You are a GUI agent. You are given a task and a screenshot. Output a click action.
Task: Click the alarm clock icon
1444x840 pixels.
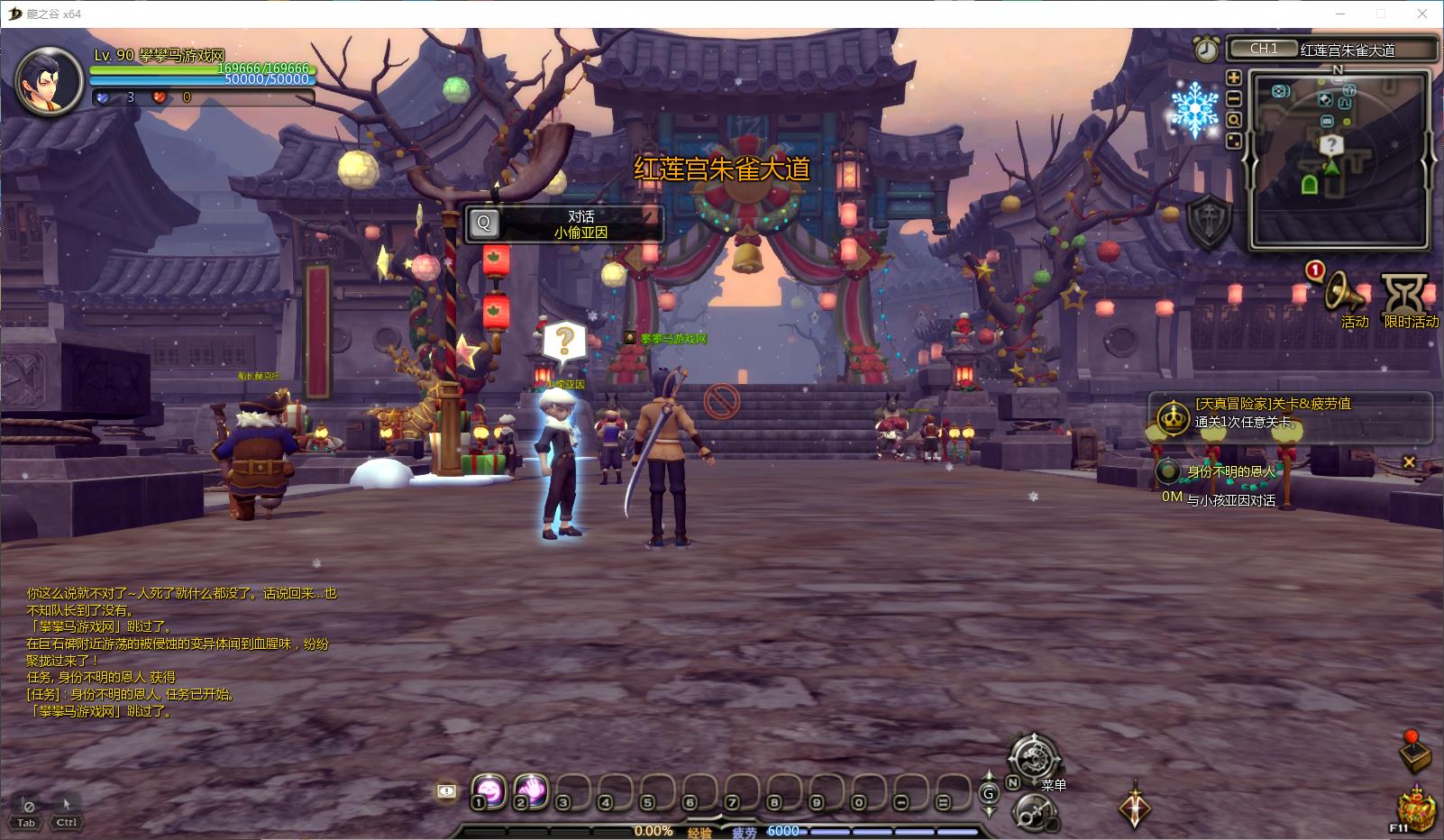click(1206, 49)
